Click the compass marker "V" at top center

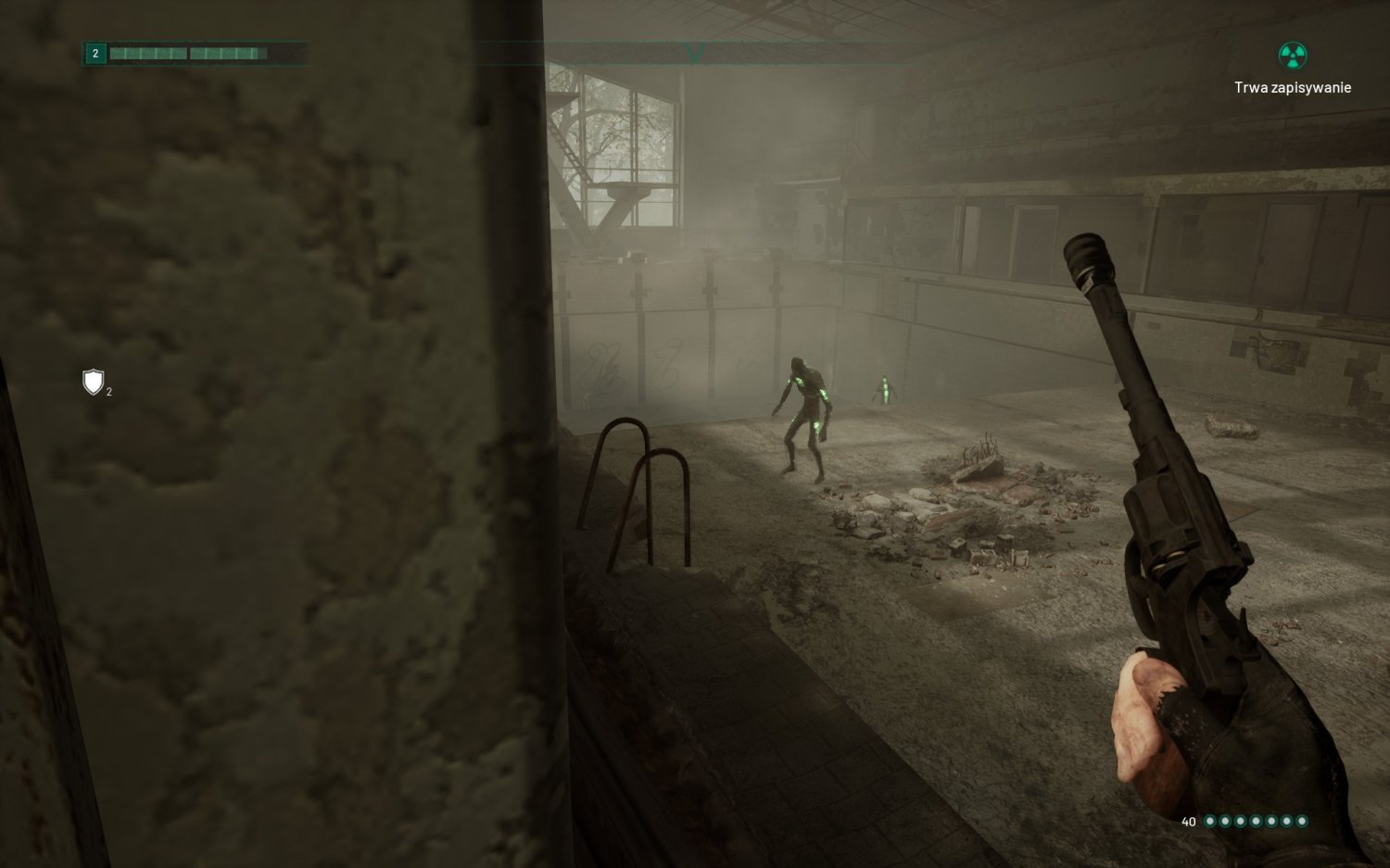(x=694, y=51)
